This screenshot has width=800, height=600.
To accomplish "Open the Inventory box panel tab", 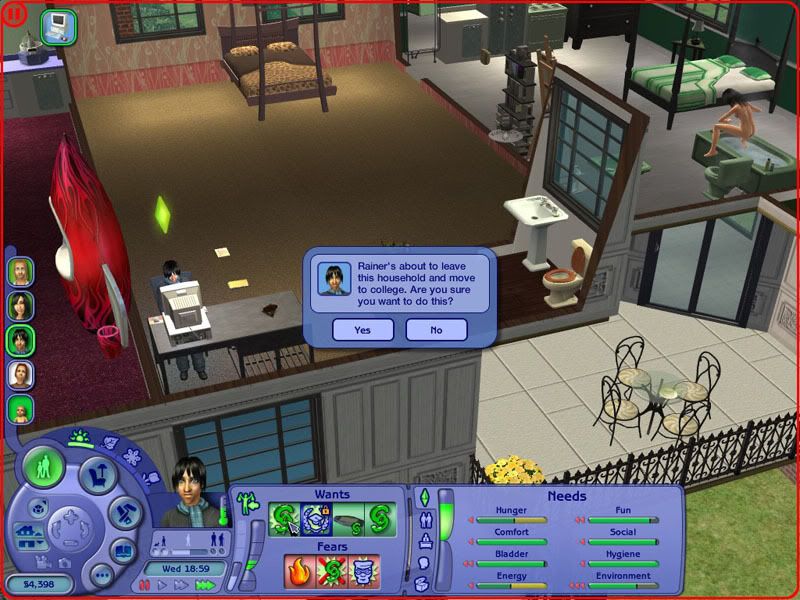I will (x=423, y=584).
